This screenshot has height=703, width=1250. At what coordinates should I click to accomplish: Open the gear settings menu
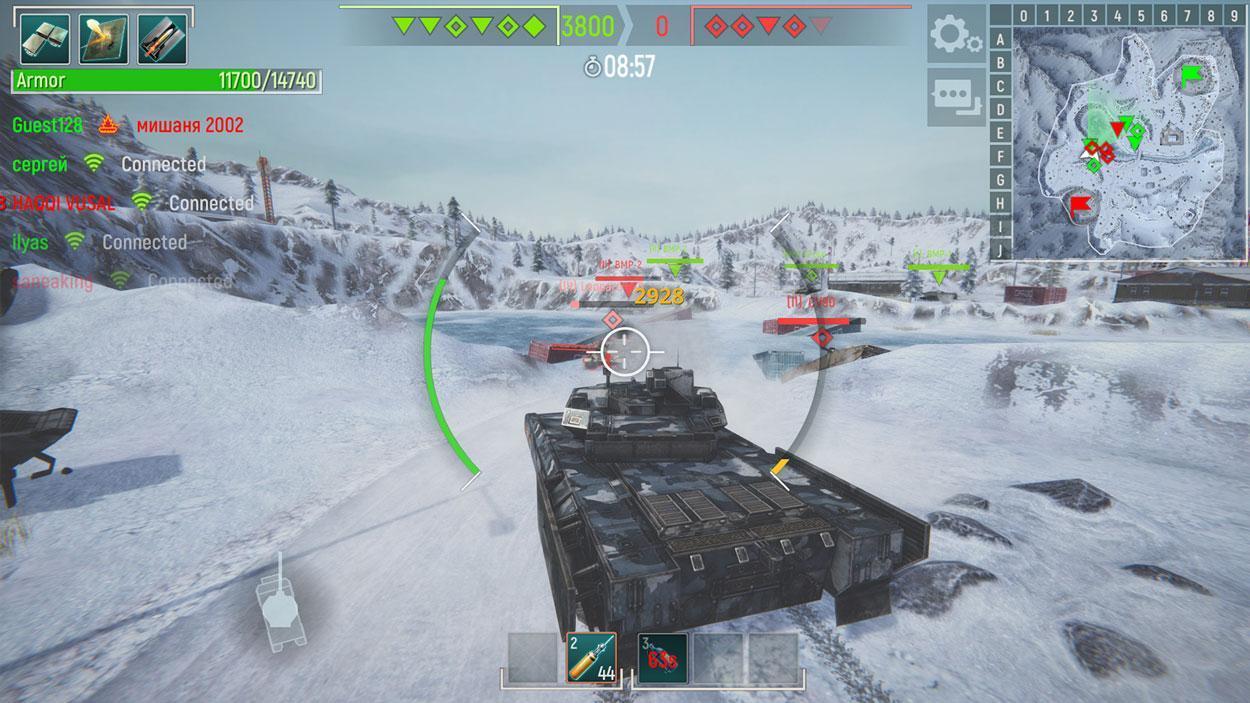click(x=955, y=35)
